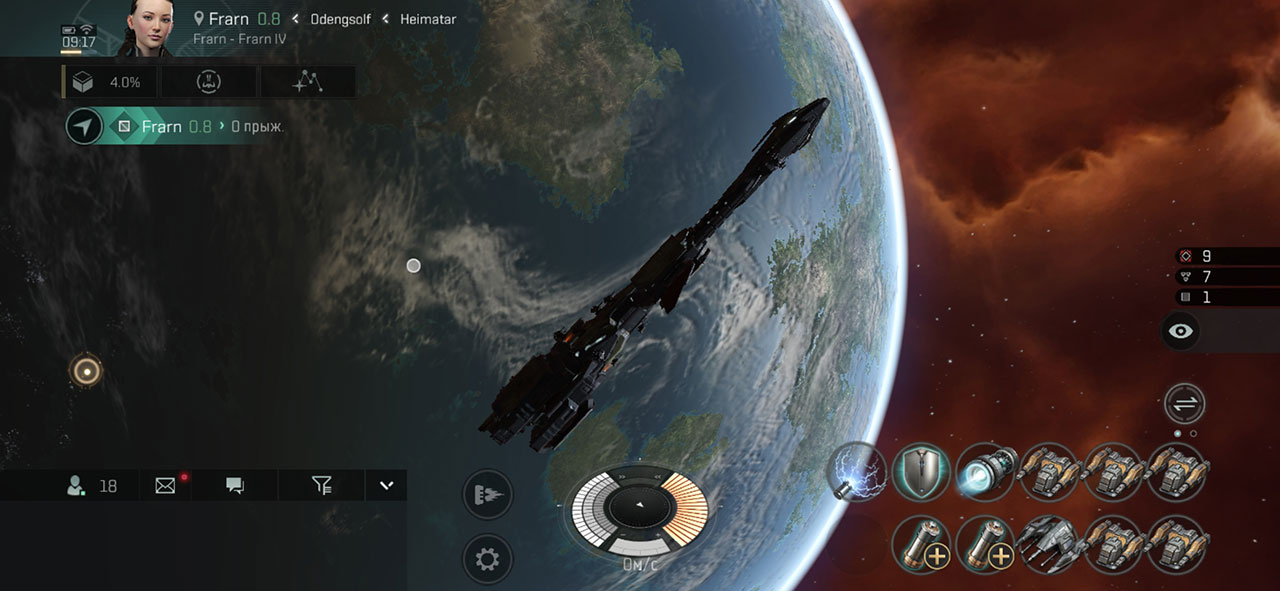Open the local pilots list showing 18

(x=91, y=486)
